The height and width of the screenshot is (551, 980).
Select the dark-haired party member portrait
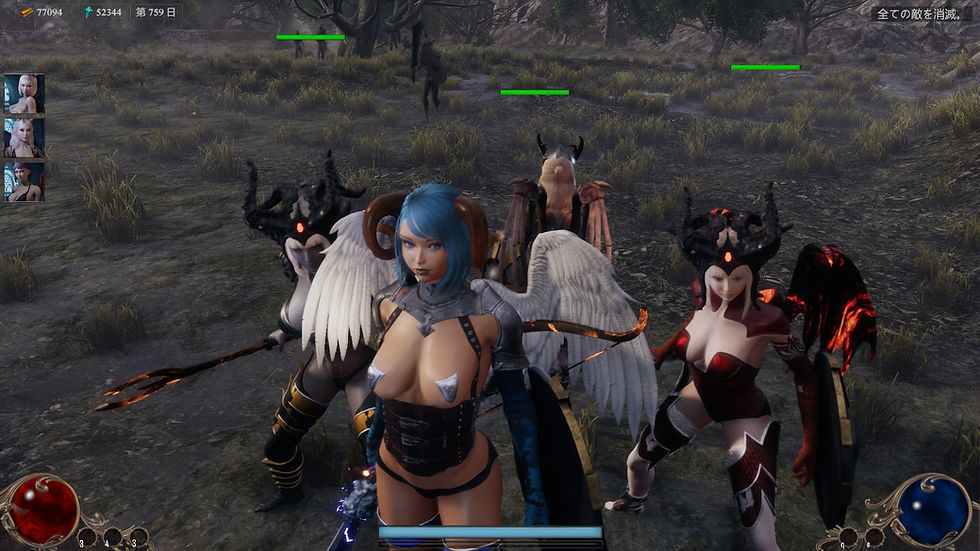[x=24, y=182]
